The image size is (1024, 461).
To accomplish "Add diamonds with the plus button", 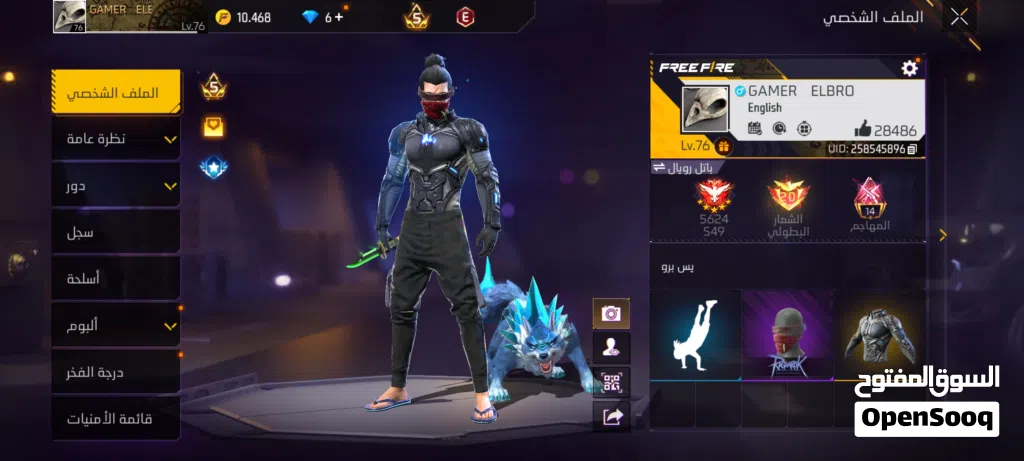I will tap(340, 17).
